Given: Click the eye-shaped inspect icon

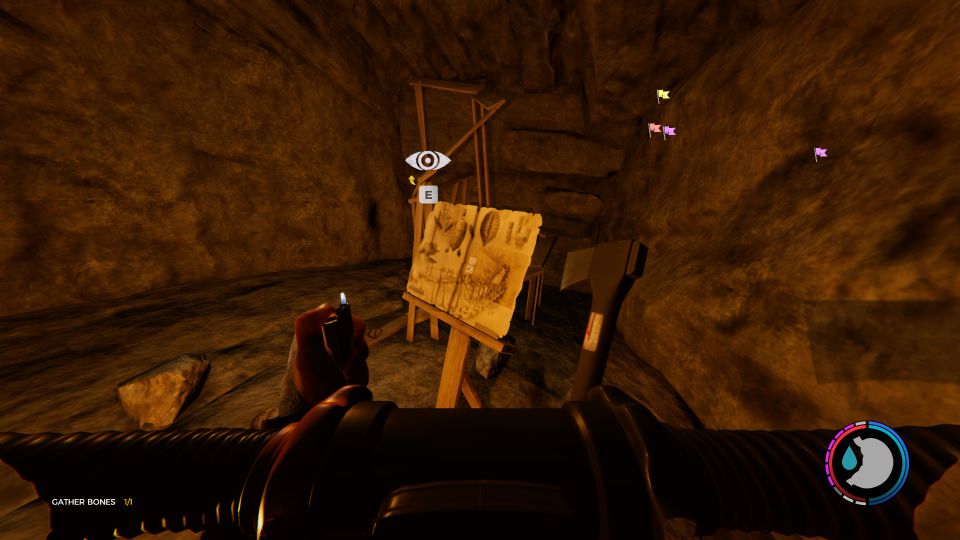Looking at the screenshot, I should click(427, 160).
